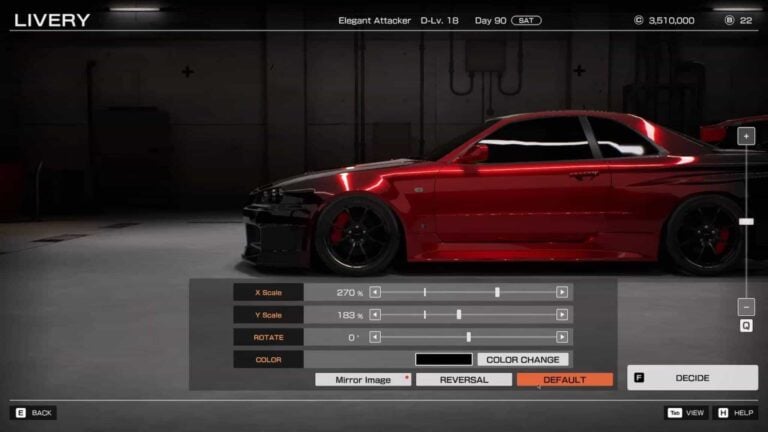
Task: Confirm livery with DECIDE button
Action: coord(692,378)
